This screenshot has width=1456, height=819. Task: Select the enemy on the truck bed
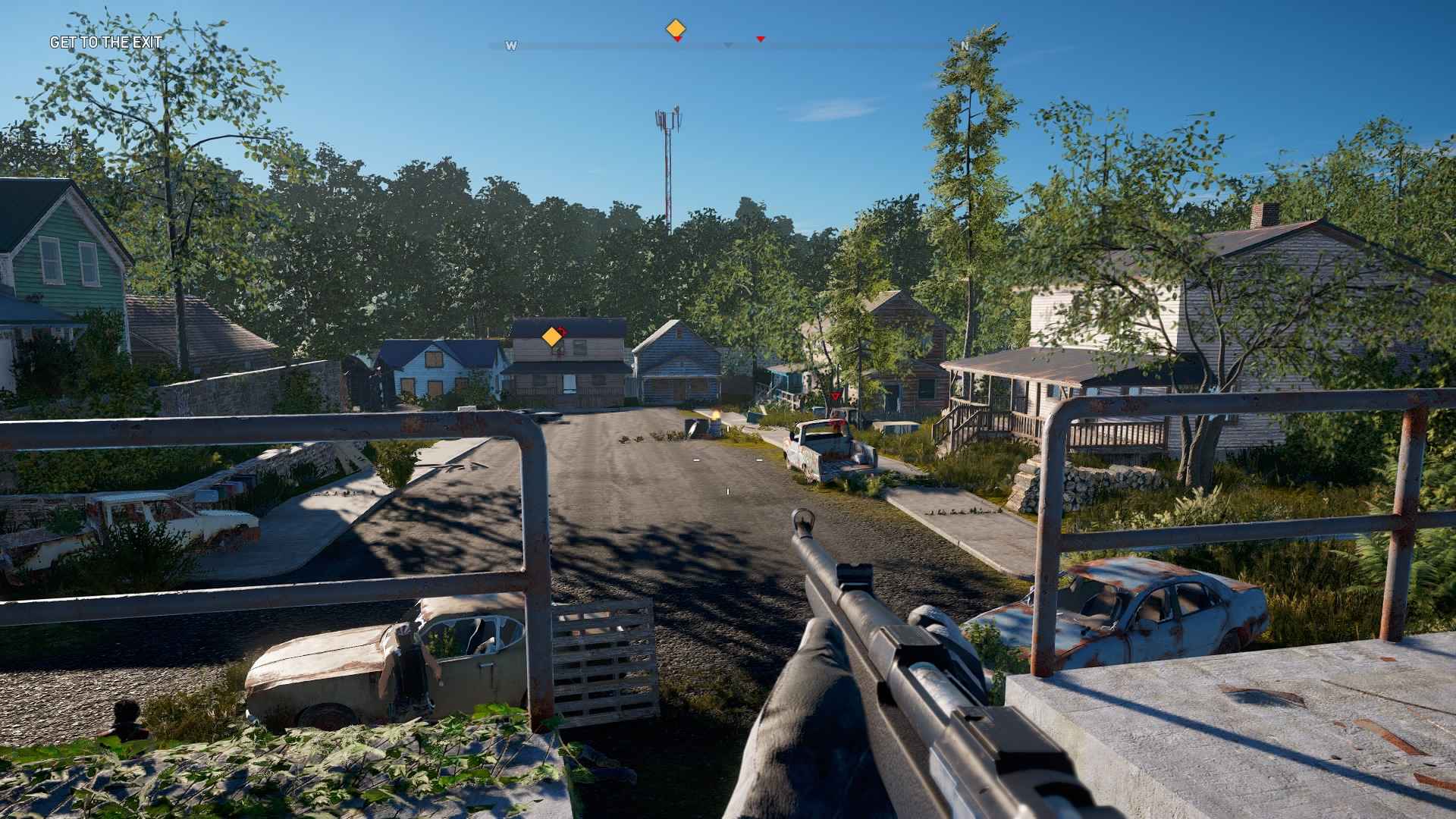click(x=839, y=425)
